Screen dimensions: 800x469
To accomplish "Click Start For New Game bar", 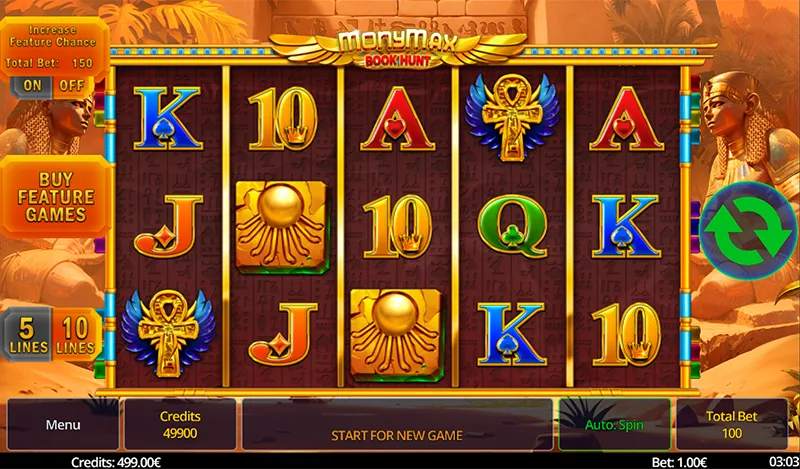I will pyautogui.click(x=397, y=435).
